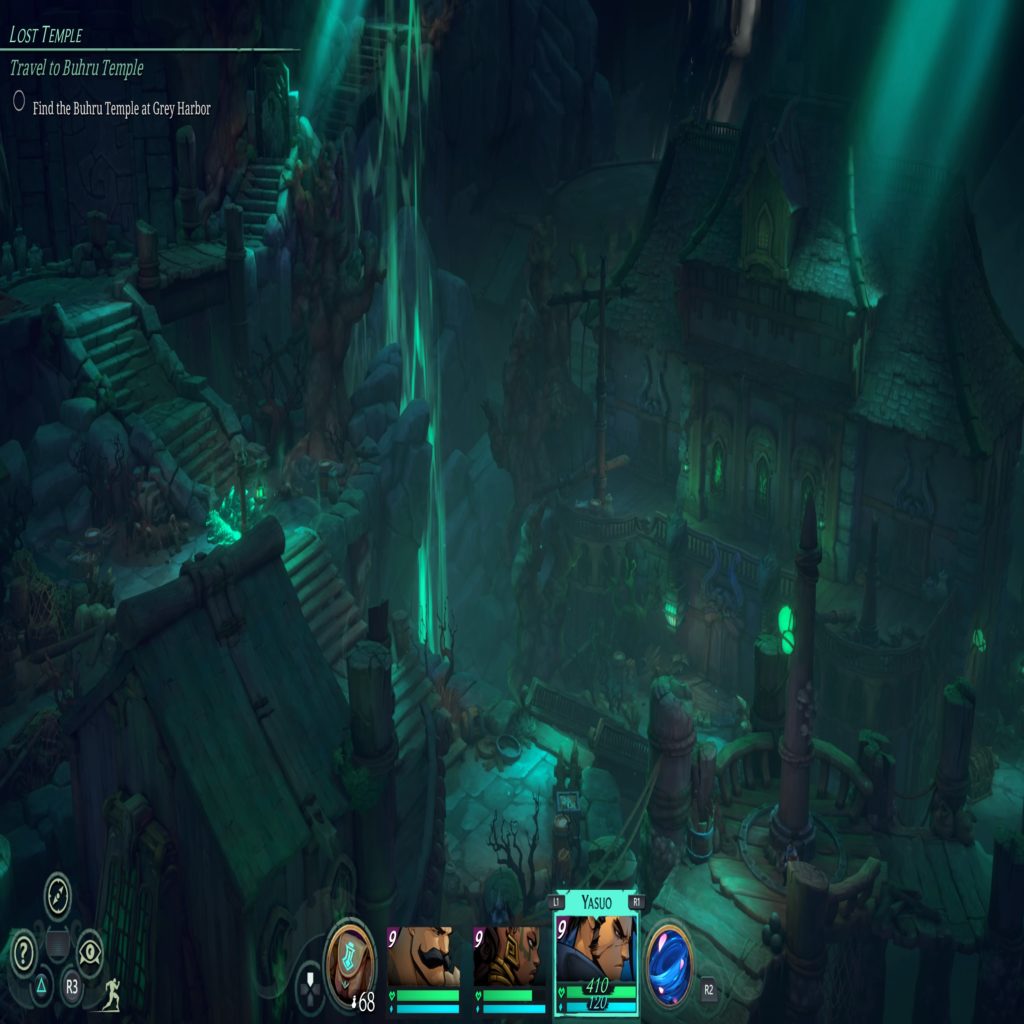Toggle the running figure sprint icon
Image resolution: width=1024 pixels, height=1024 pixels.
110,993
